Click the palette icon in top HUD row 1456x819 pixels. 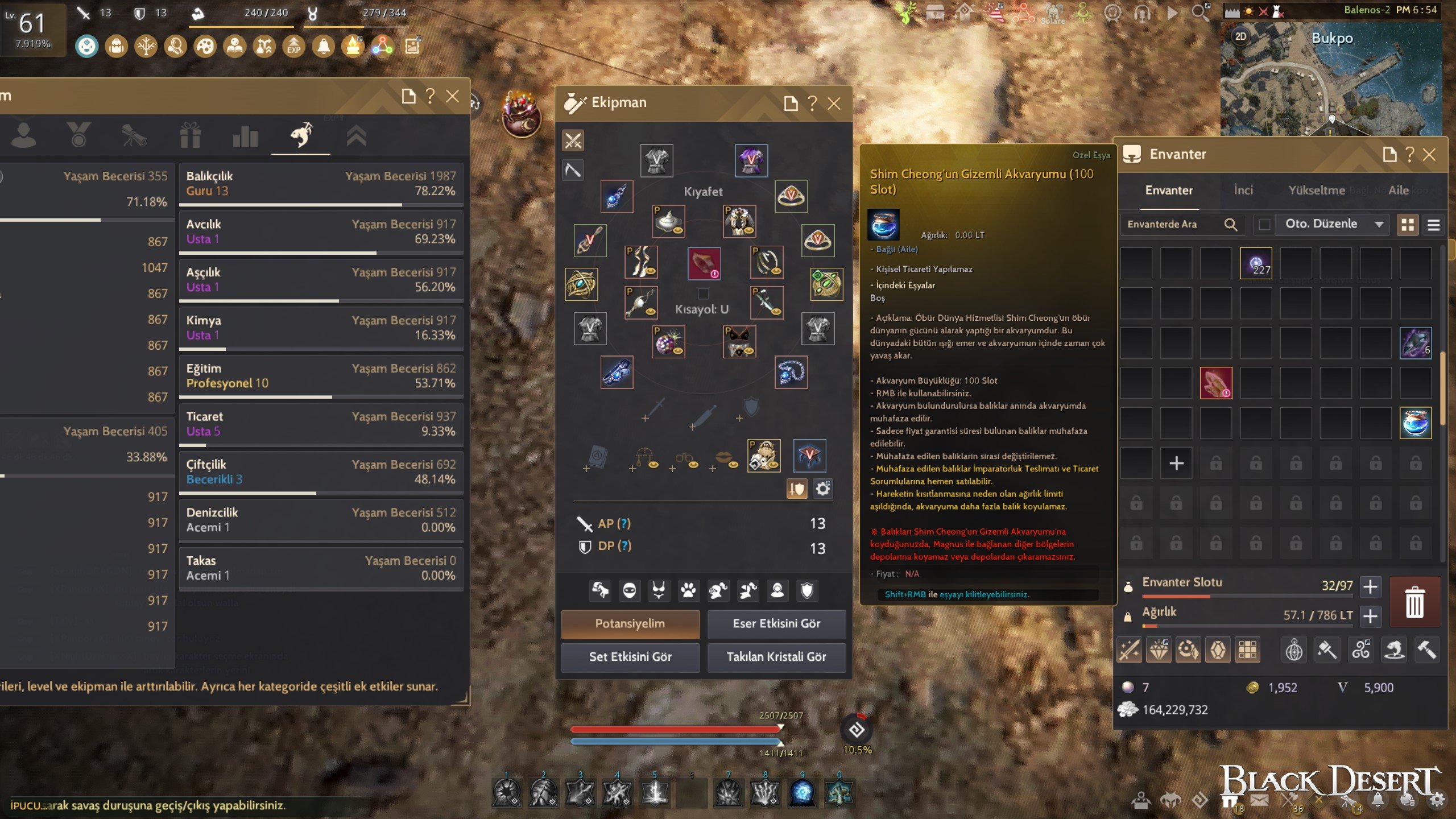point(206,47)
